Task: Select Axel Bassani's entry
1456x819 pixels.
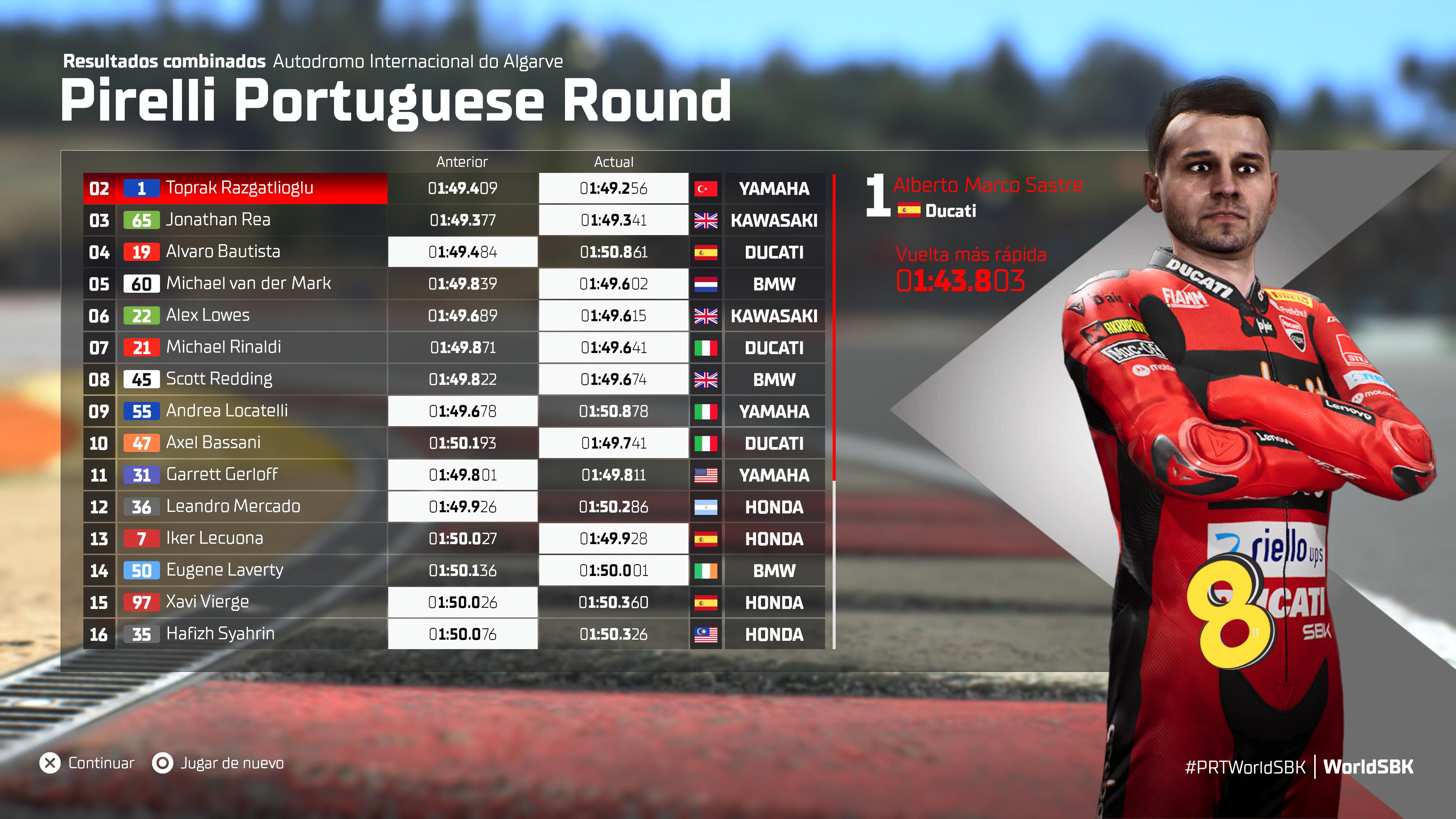Action: click(x=213, y=443)
